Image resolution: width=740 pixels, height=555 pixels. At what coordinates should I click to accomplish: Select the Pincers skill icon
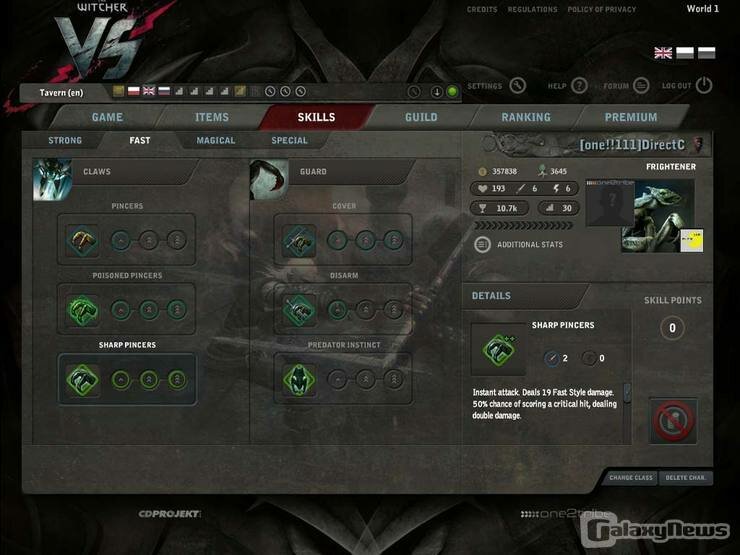(x=82, y=240)
